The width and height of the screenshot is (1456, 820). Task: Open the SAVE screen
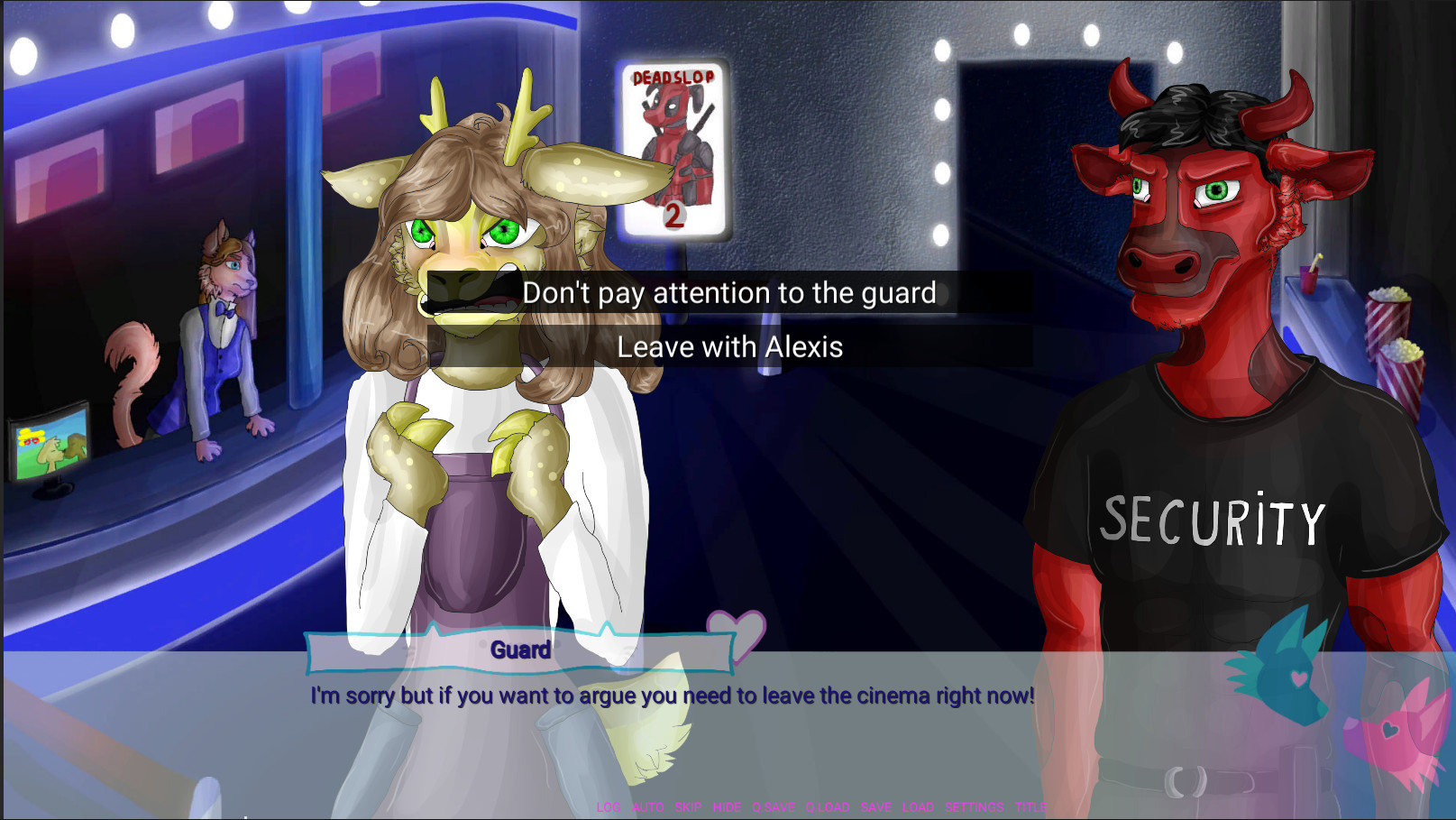pyautogui.click(x=875, y=807)
